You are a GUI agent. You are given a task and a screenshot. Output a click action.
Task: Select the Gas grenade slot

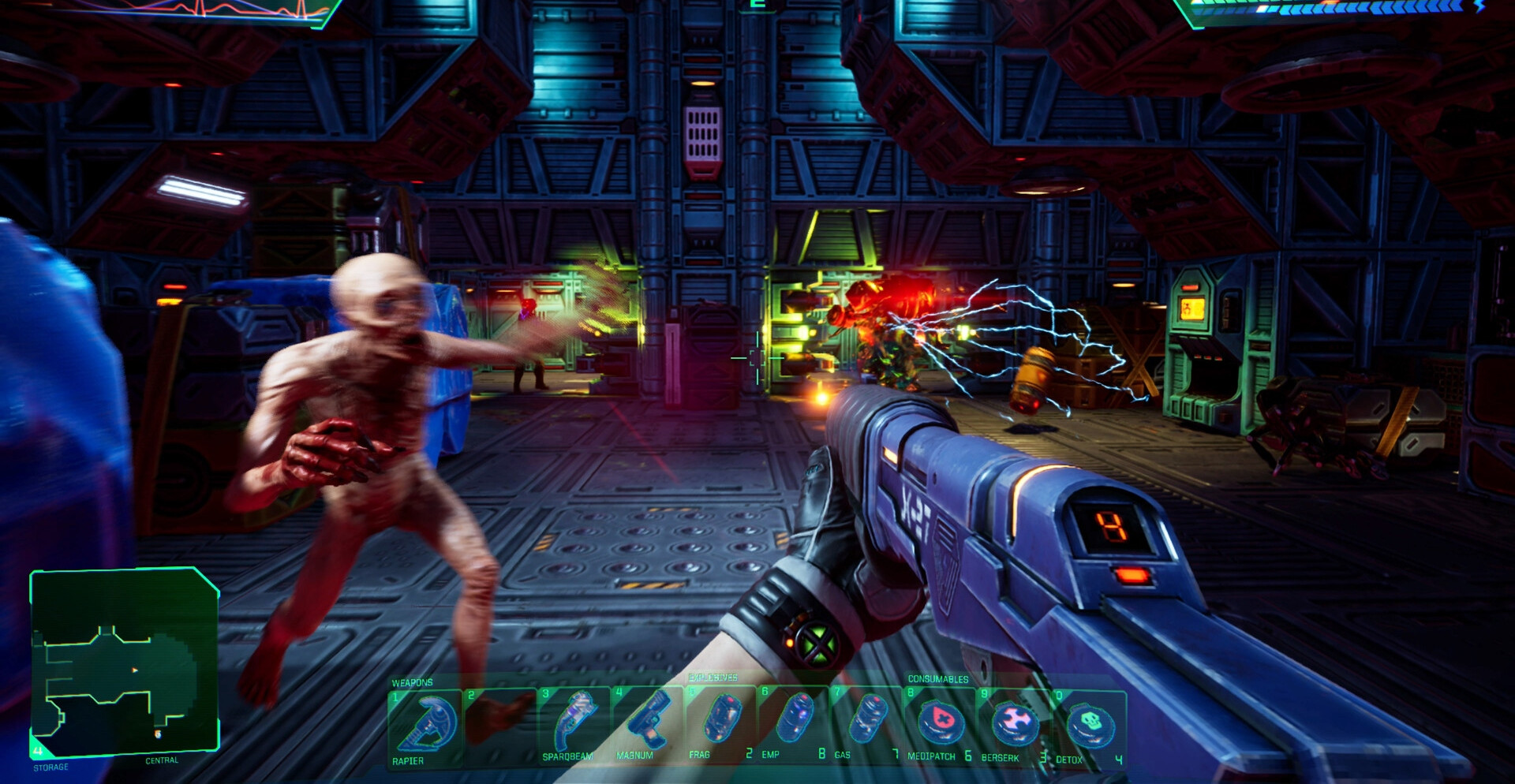(x=867, y=722)
